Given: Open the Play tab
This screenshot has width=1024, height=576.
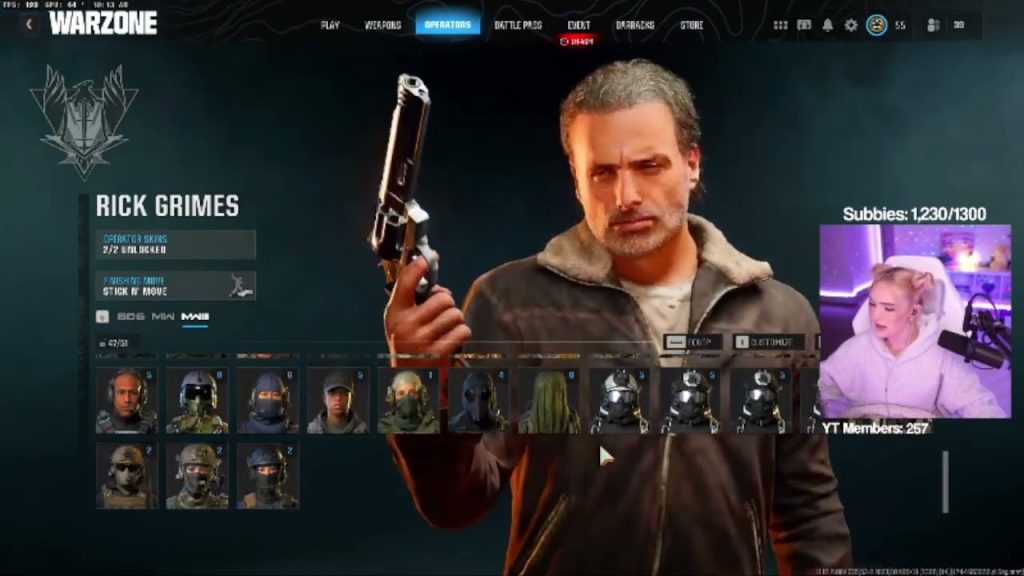Looking at the screenshot, I should point(330,25).
